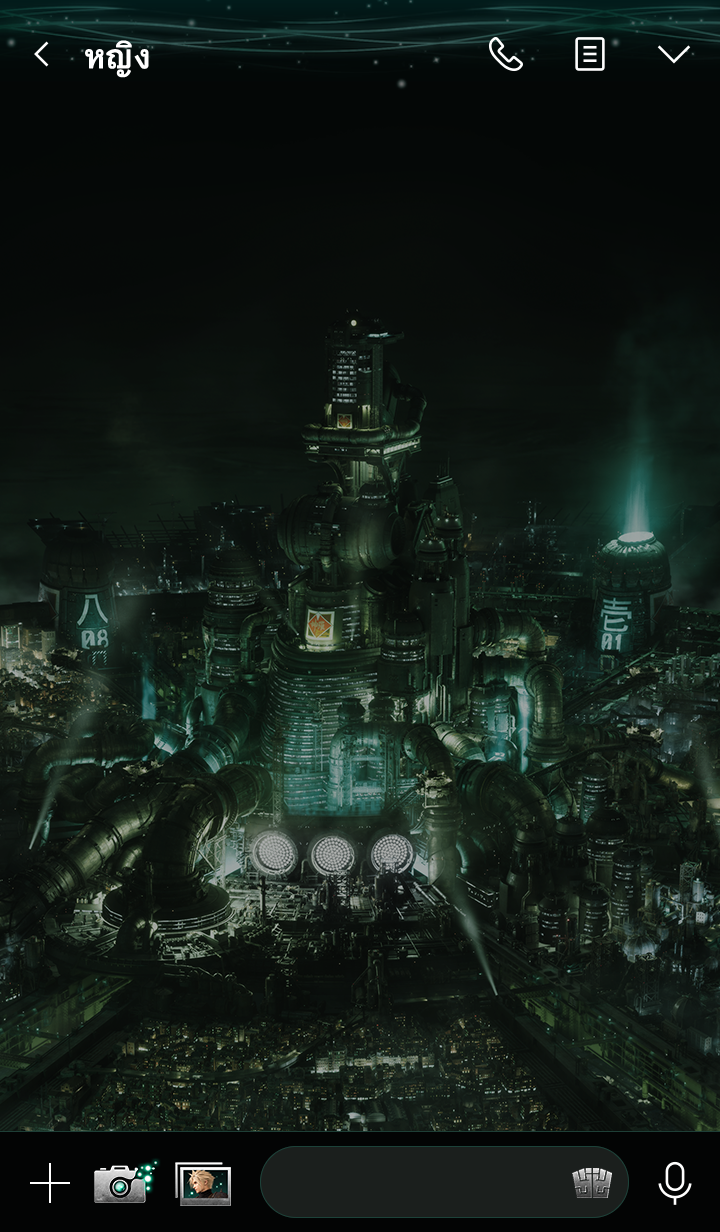Tap the message input field
Screen dimensions: 720x1232
pos(410,1183)
